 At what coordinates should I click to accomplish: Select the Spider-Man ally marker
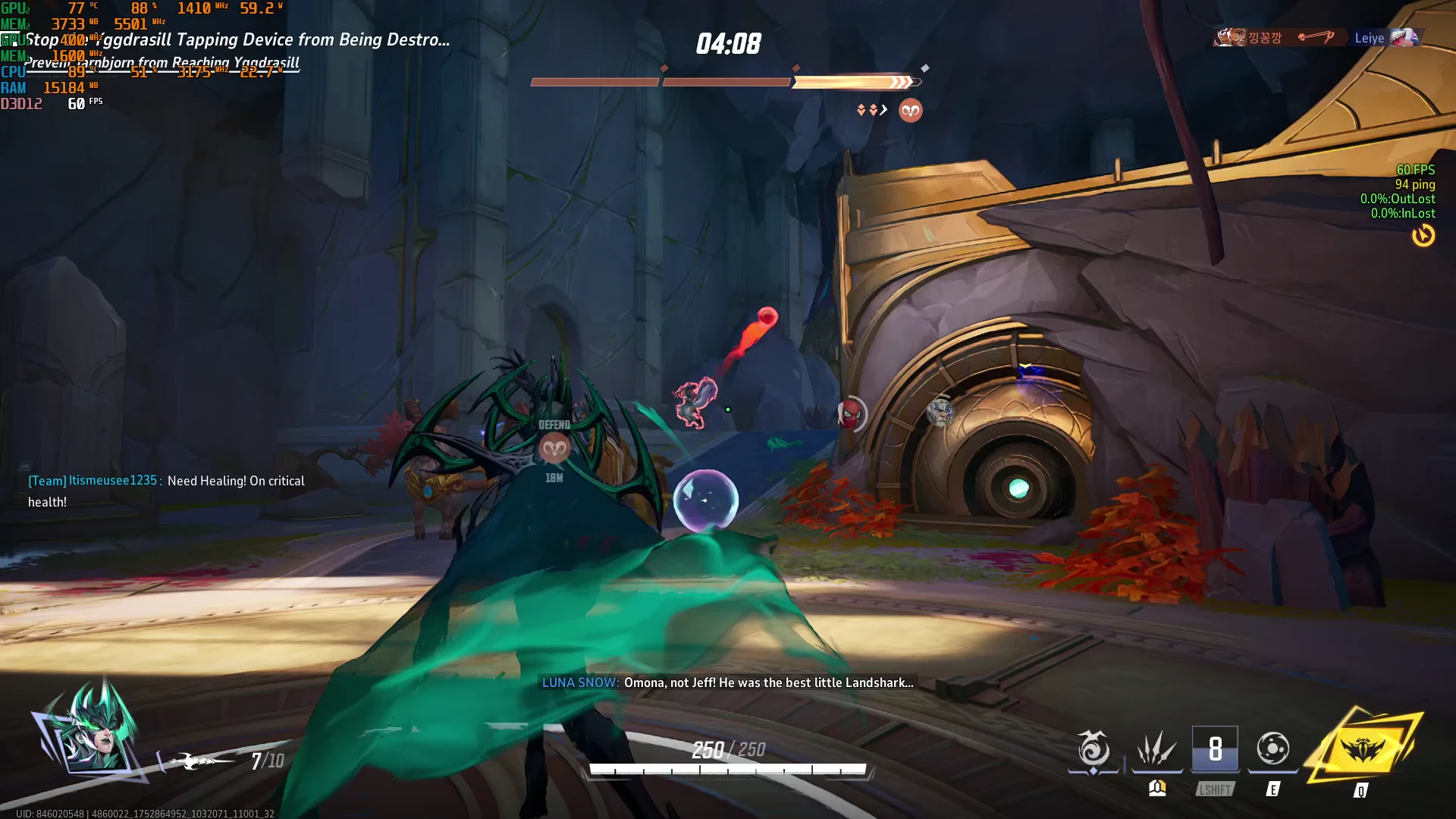[x=850, y=414]
